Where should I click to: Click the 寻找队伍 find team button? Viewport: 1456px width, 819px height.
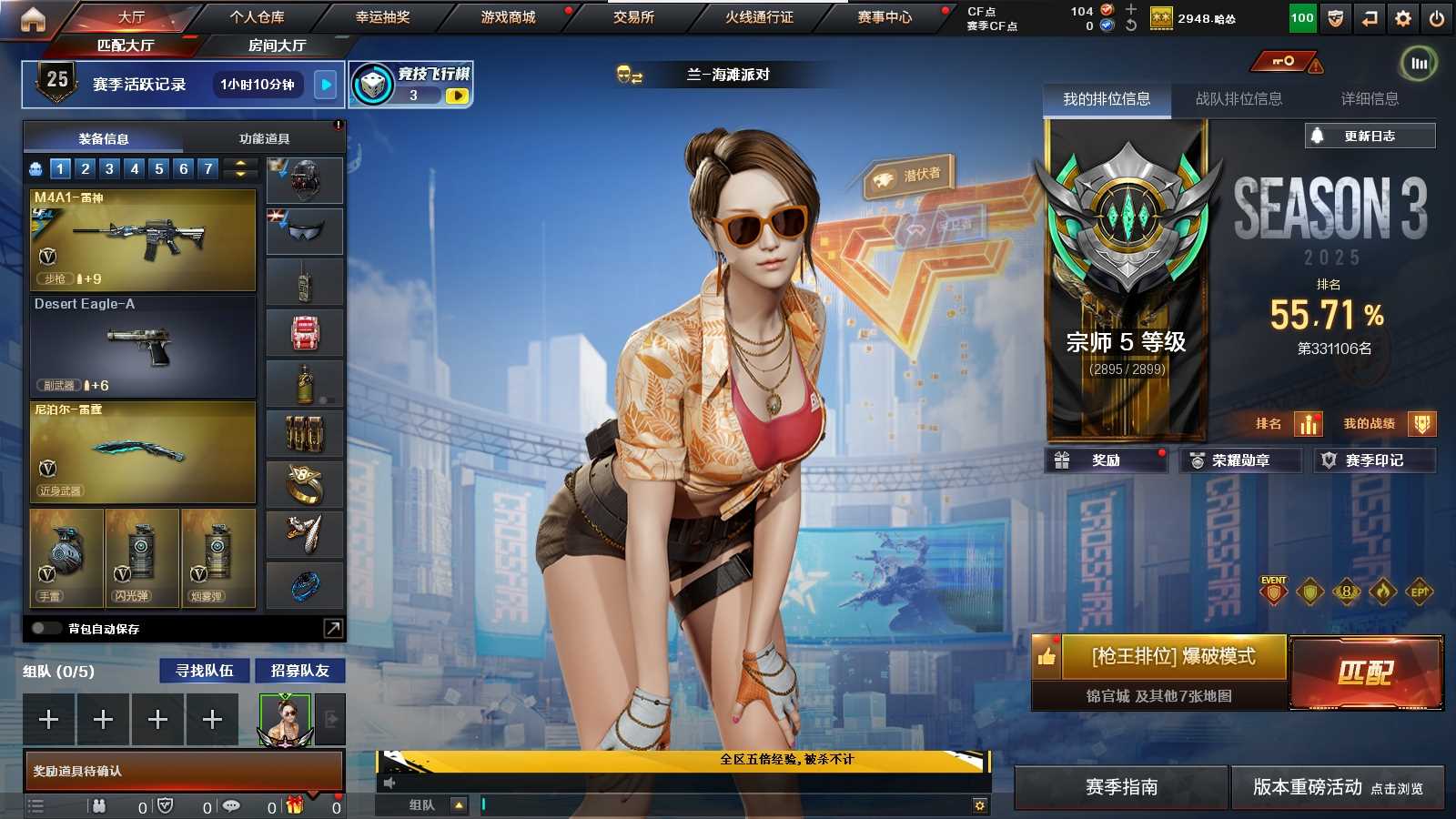pyautogui.click(x=205, y=671)
